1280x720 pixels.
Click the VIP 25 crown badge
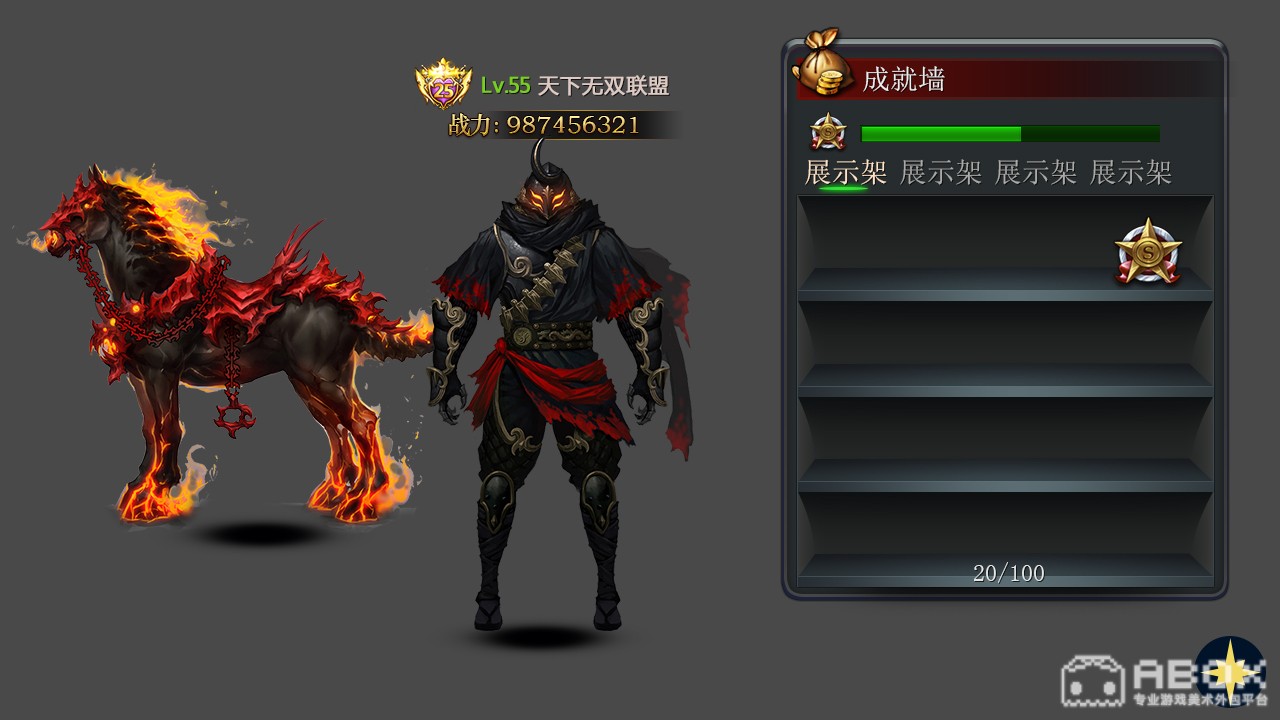click(444, 86)
